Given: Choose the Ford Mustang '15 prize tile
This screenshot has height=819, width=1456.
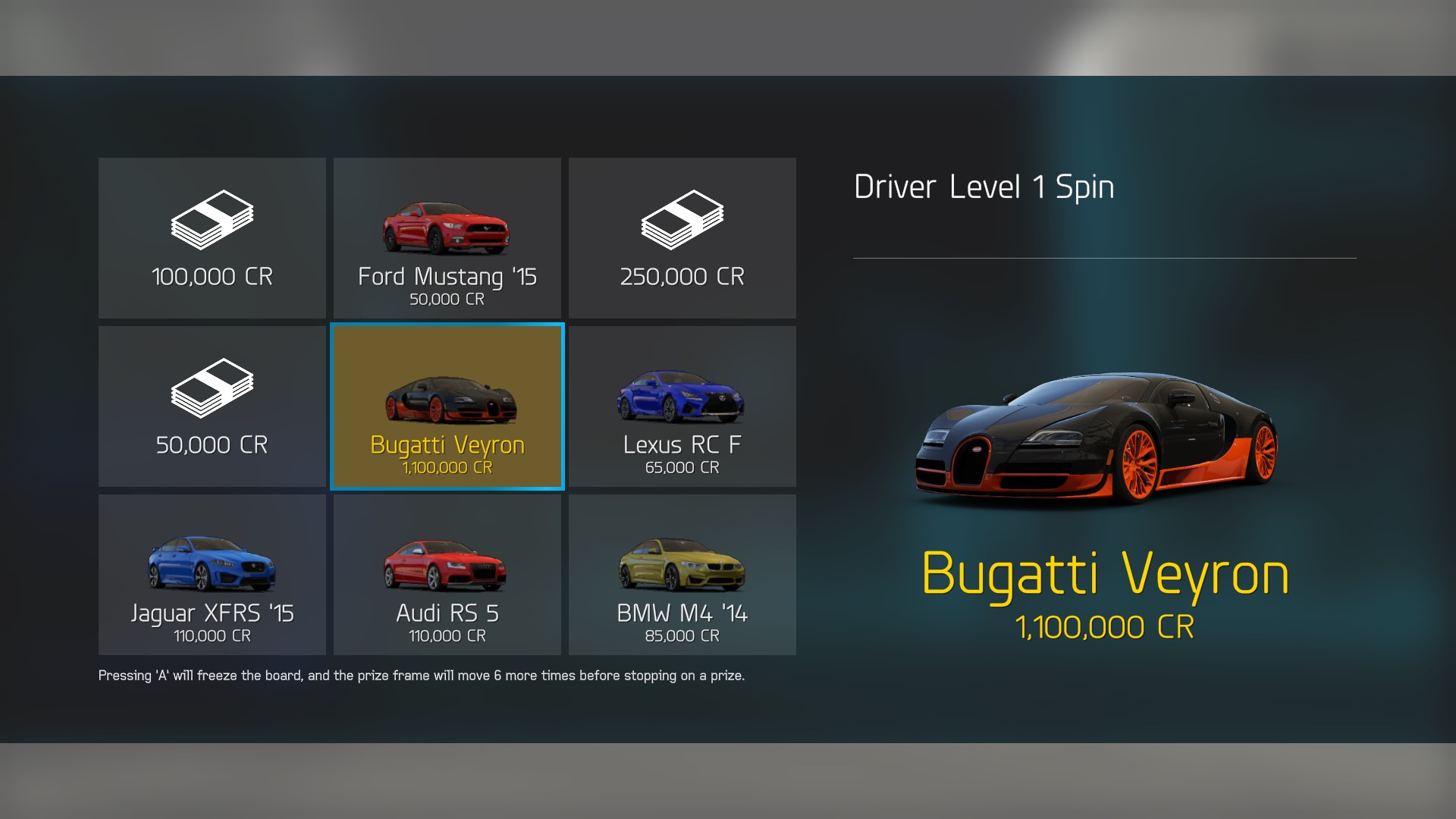Looking at the screenshot, I should click(447, 238).
